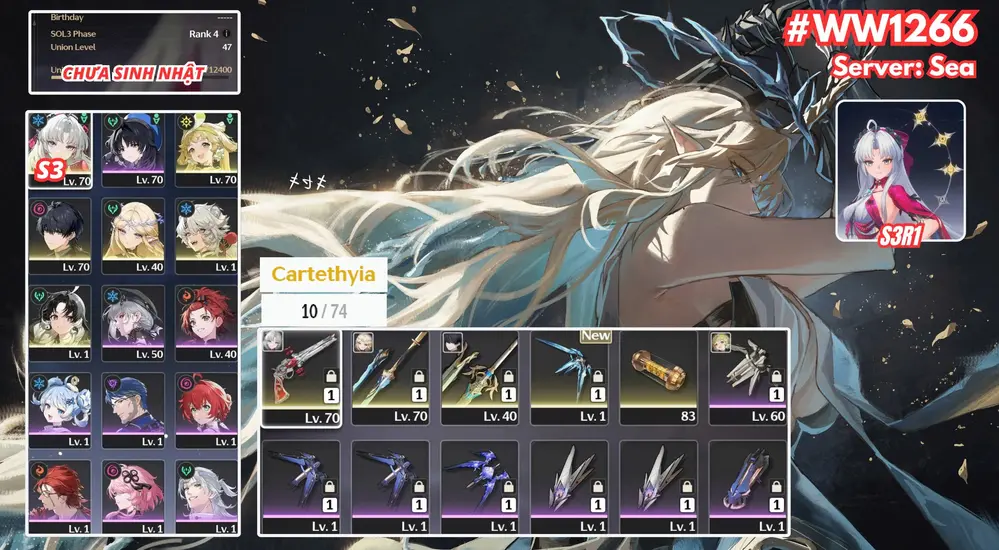Select the blonde elf character at Lv. 40
Viewport: 999px width, 550px height.
point(133,236)
